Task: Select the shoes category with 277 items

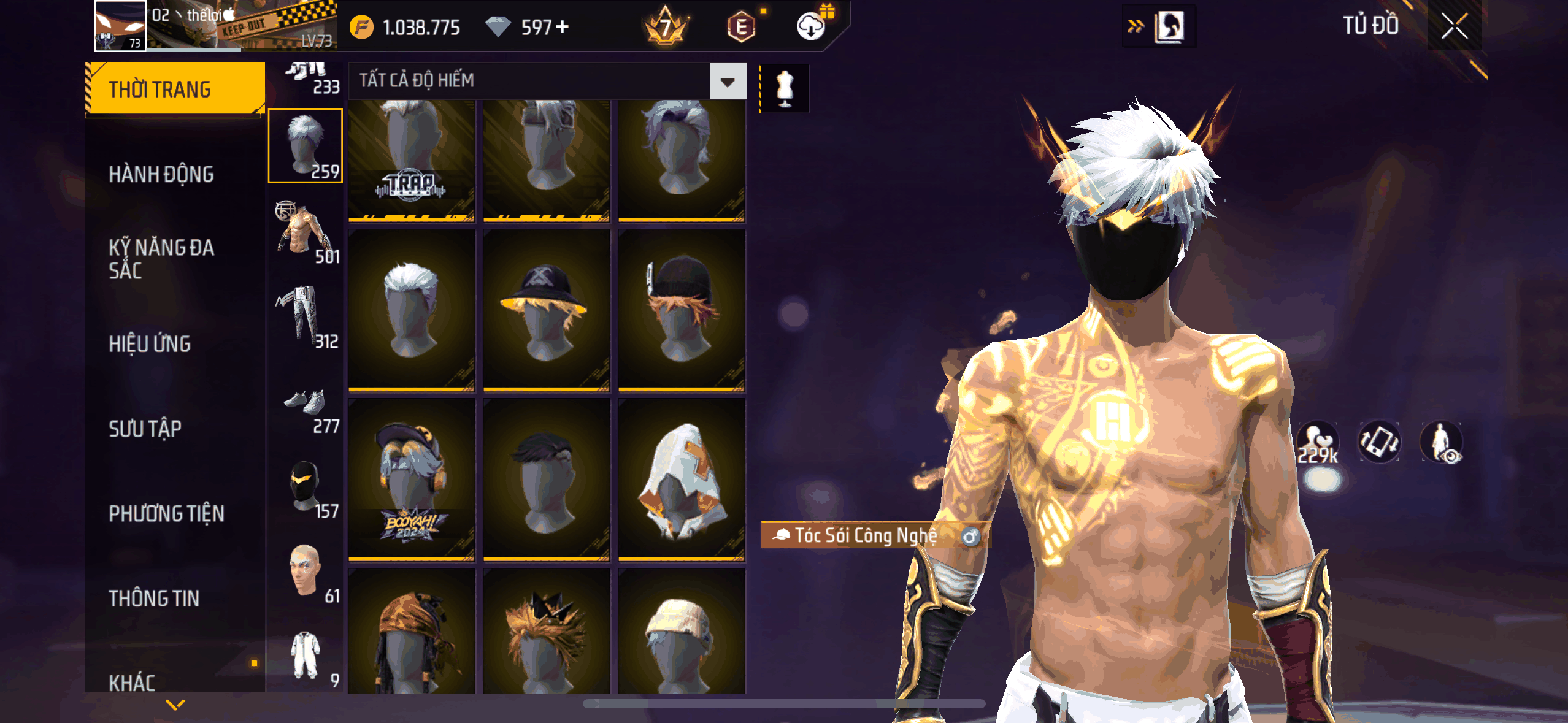Action: coord(306,408)
